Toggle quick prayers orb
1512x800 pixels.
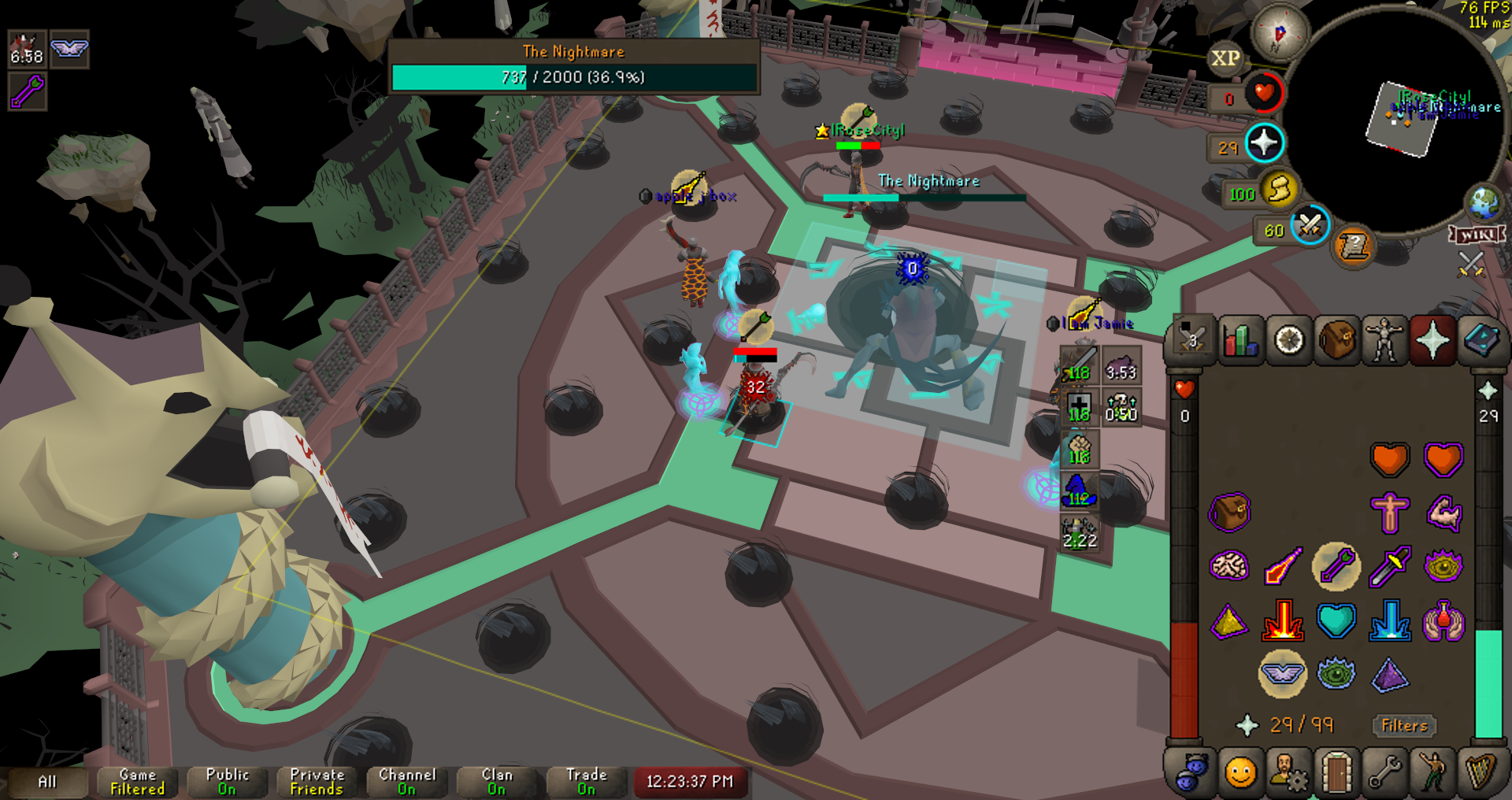tap(1264, 143)
